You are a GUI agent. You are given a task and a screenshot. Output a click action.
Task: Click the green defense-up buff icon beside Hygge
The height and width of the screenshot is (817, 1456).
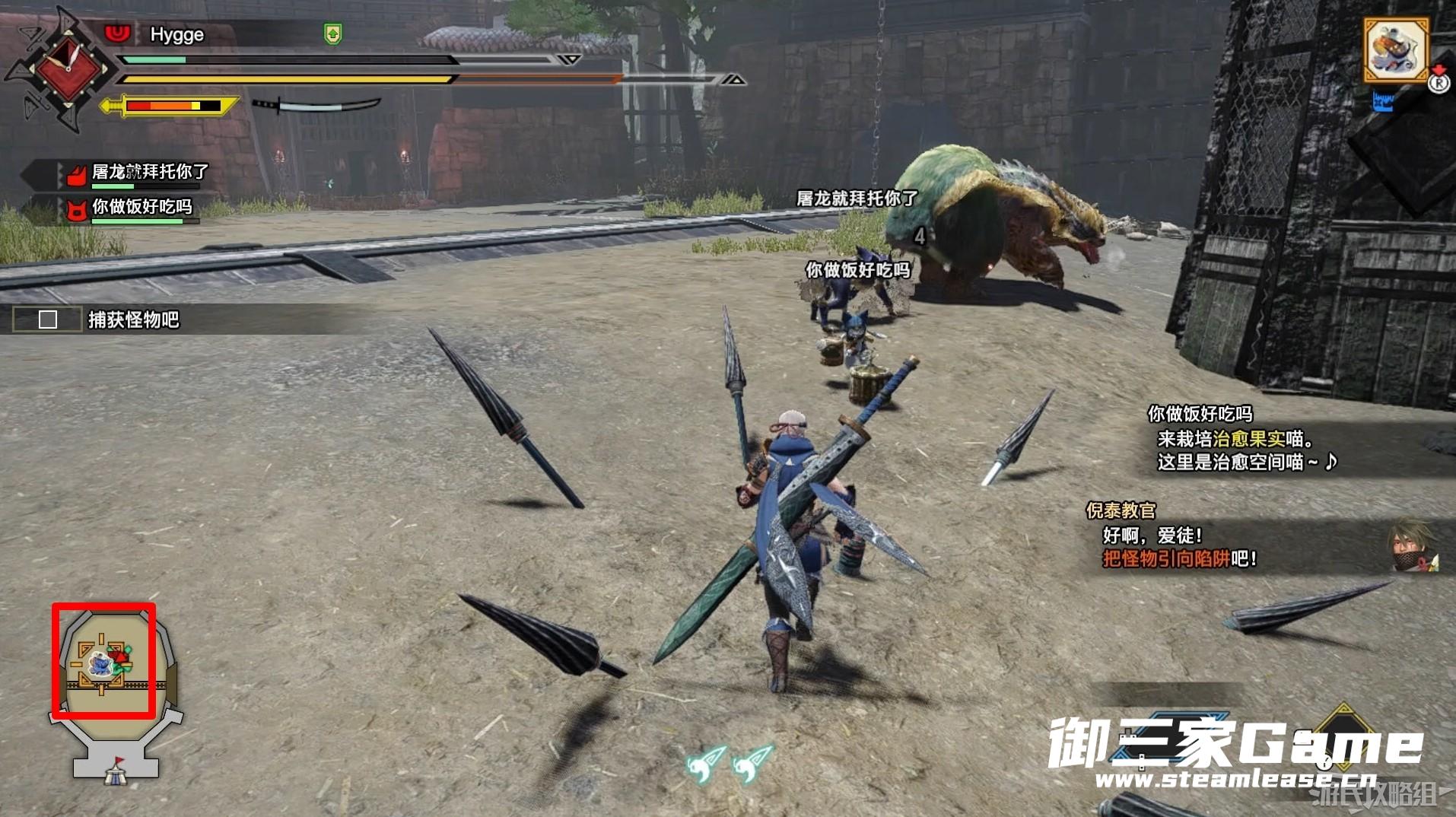click(332, 33)
